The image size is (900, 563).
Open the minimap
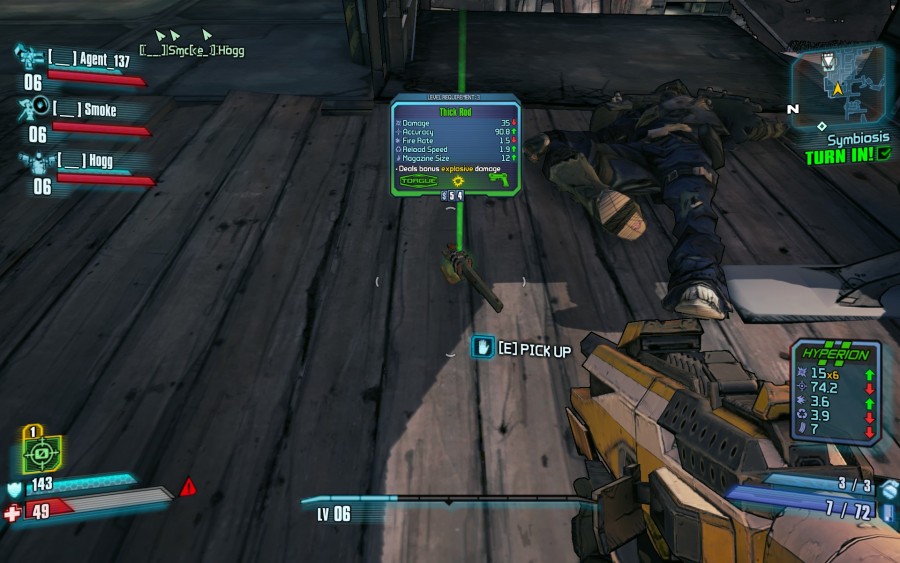838,83
